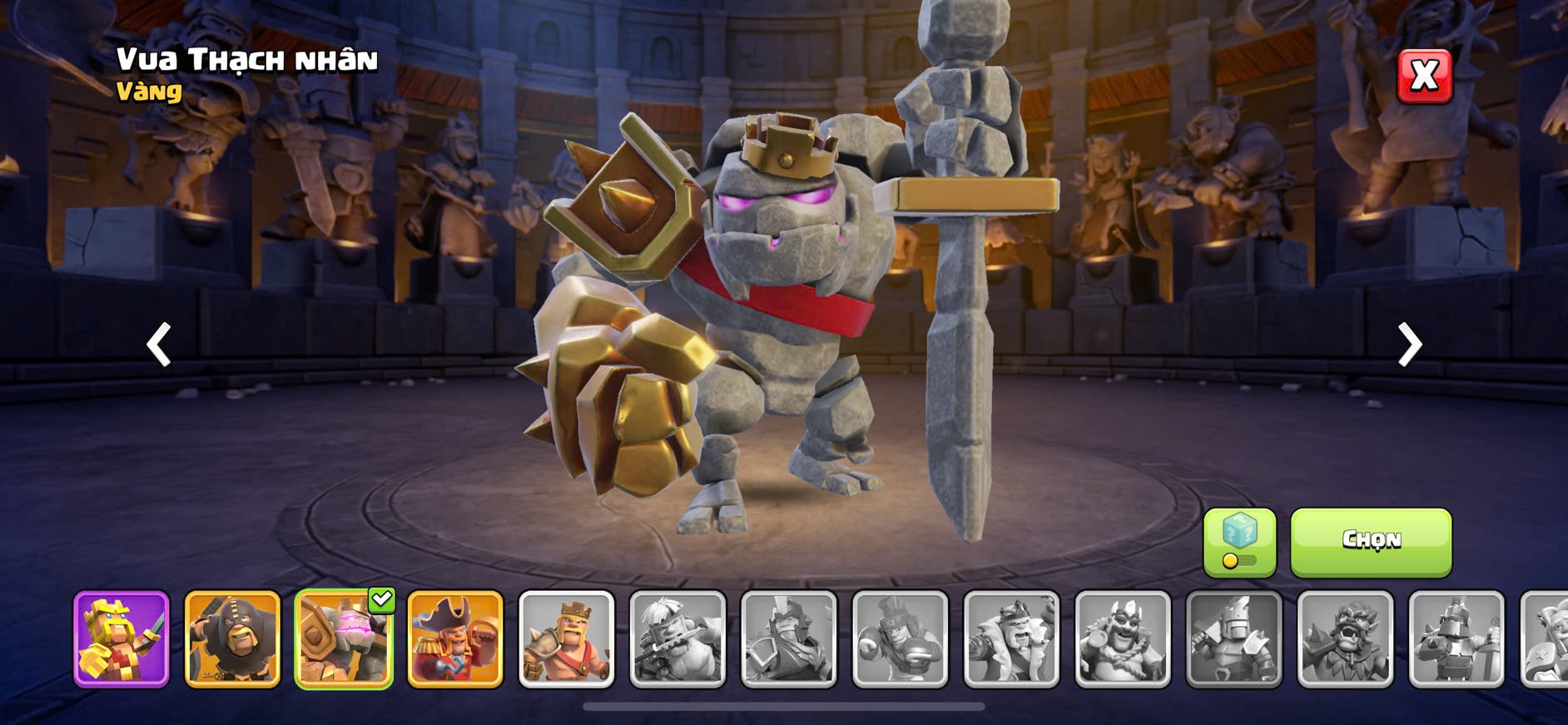Viewport: 1568px width, 725px height.
Task: Choose the default Barbarian King skin
Action: point(566,639)
